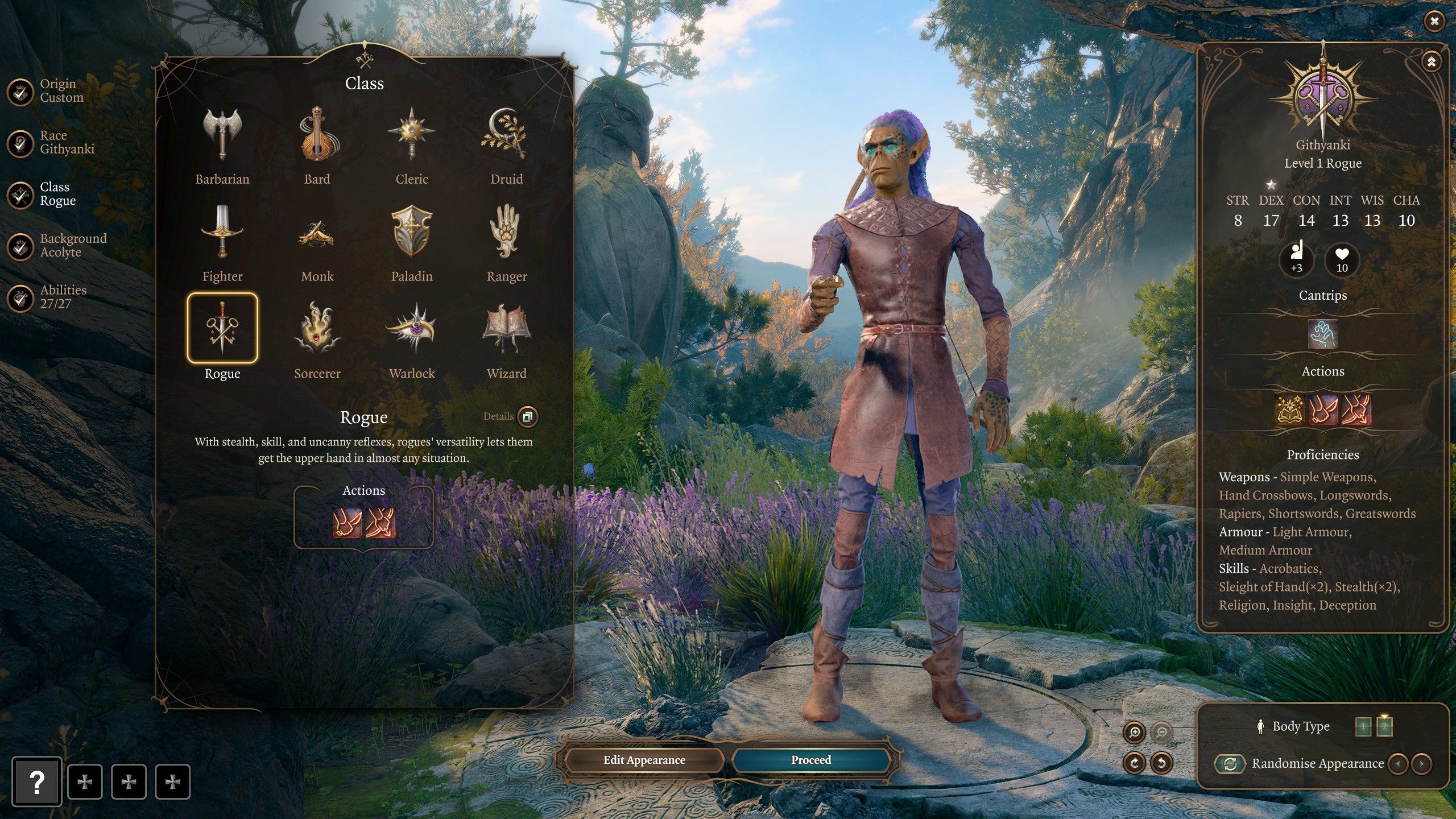Select the Sorcerer class

coord(317,329)
